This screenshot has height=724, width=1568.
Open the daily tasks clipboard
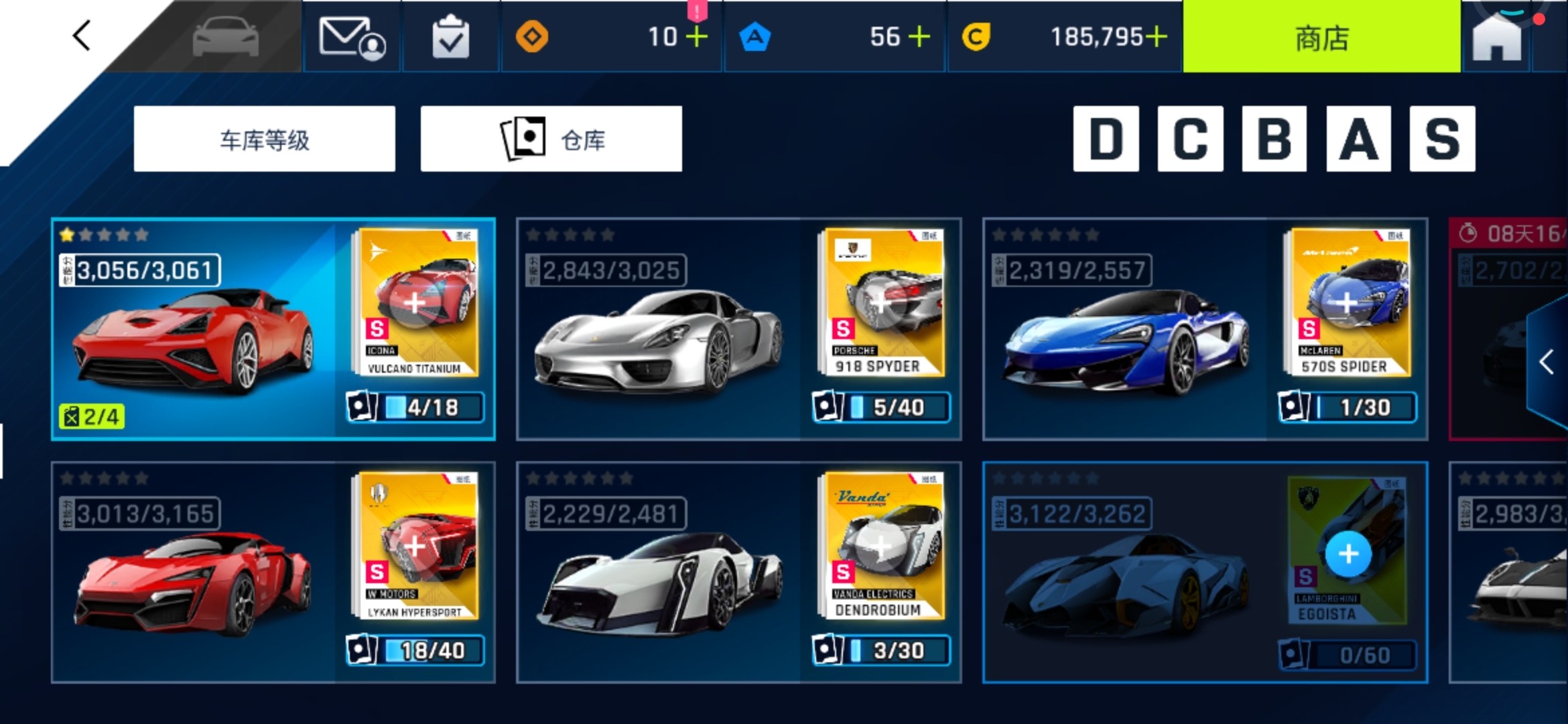tap(450, 38)
